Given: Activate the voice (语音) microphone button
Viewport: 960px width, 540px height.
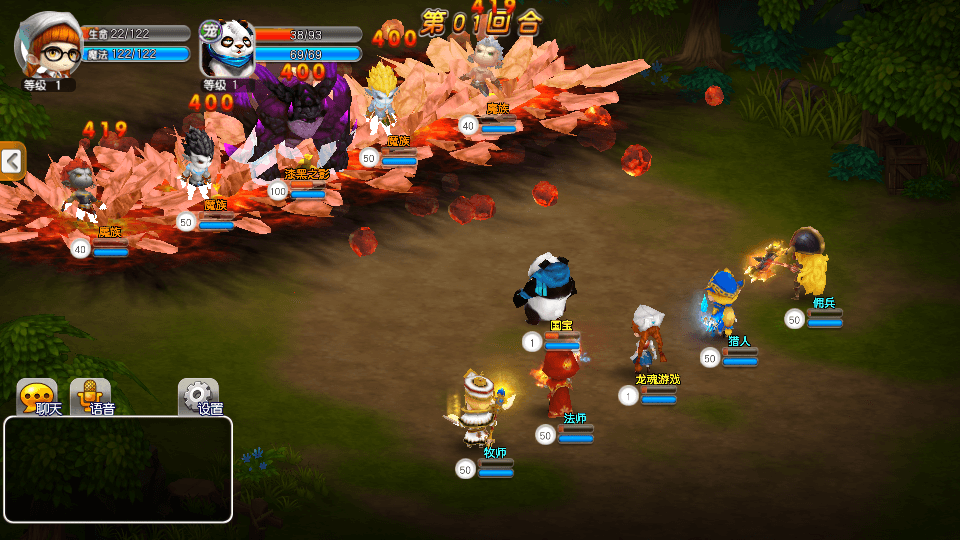Looking at the screenshot, I should coord(91,396).
